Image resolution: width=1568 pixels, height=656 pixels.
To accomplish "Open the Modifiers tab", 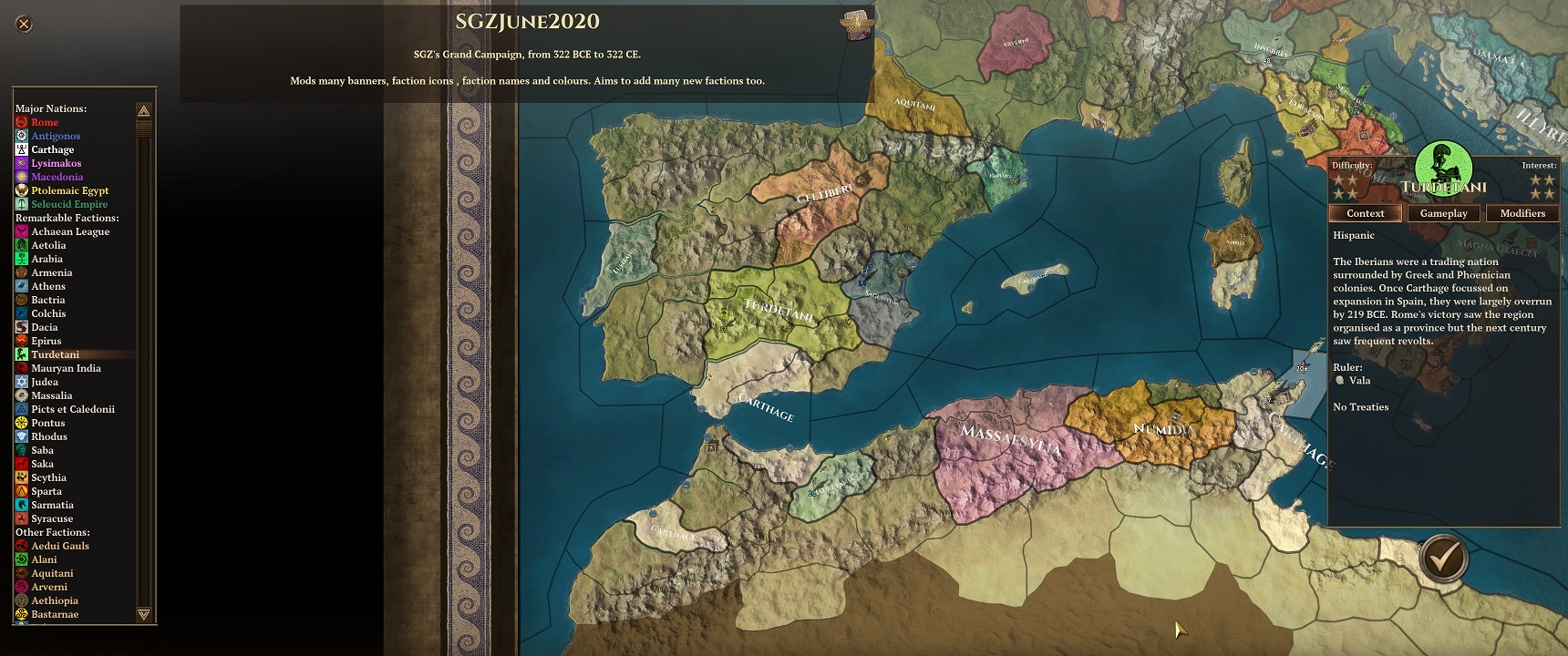I will coord(1522,213).
